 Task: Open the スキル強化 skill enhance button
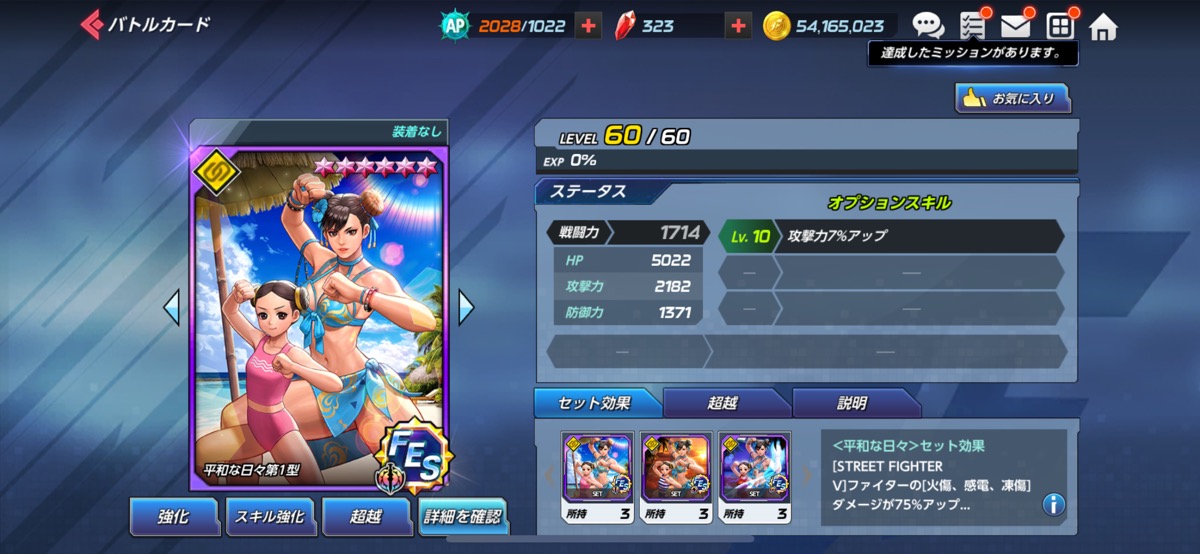click(x=268, y=516)
